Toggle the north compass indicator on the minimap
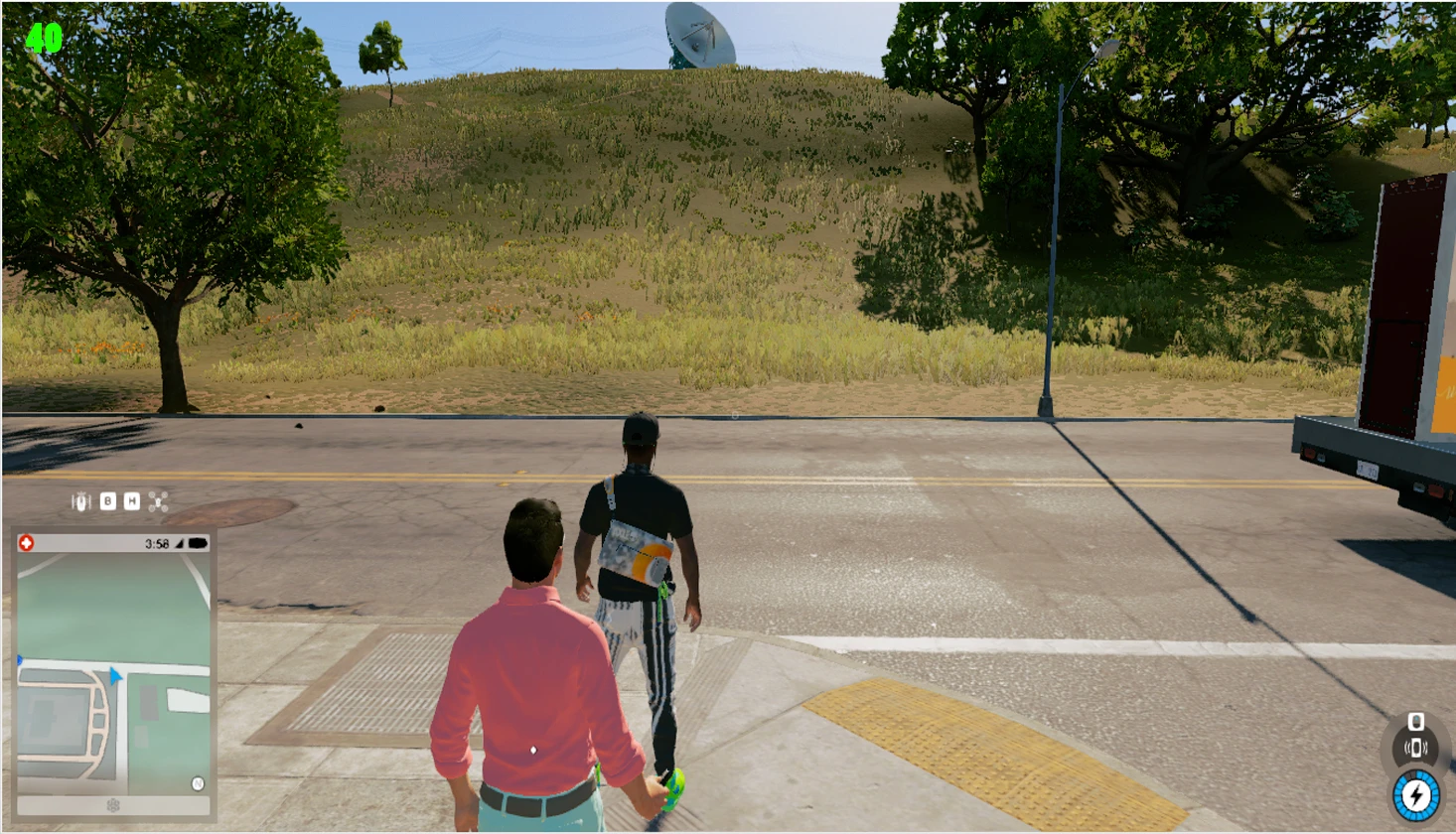 click(197, 783)
